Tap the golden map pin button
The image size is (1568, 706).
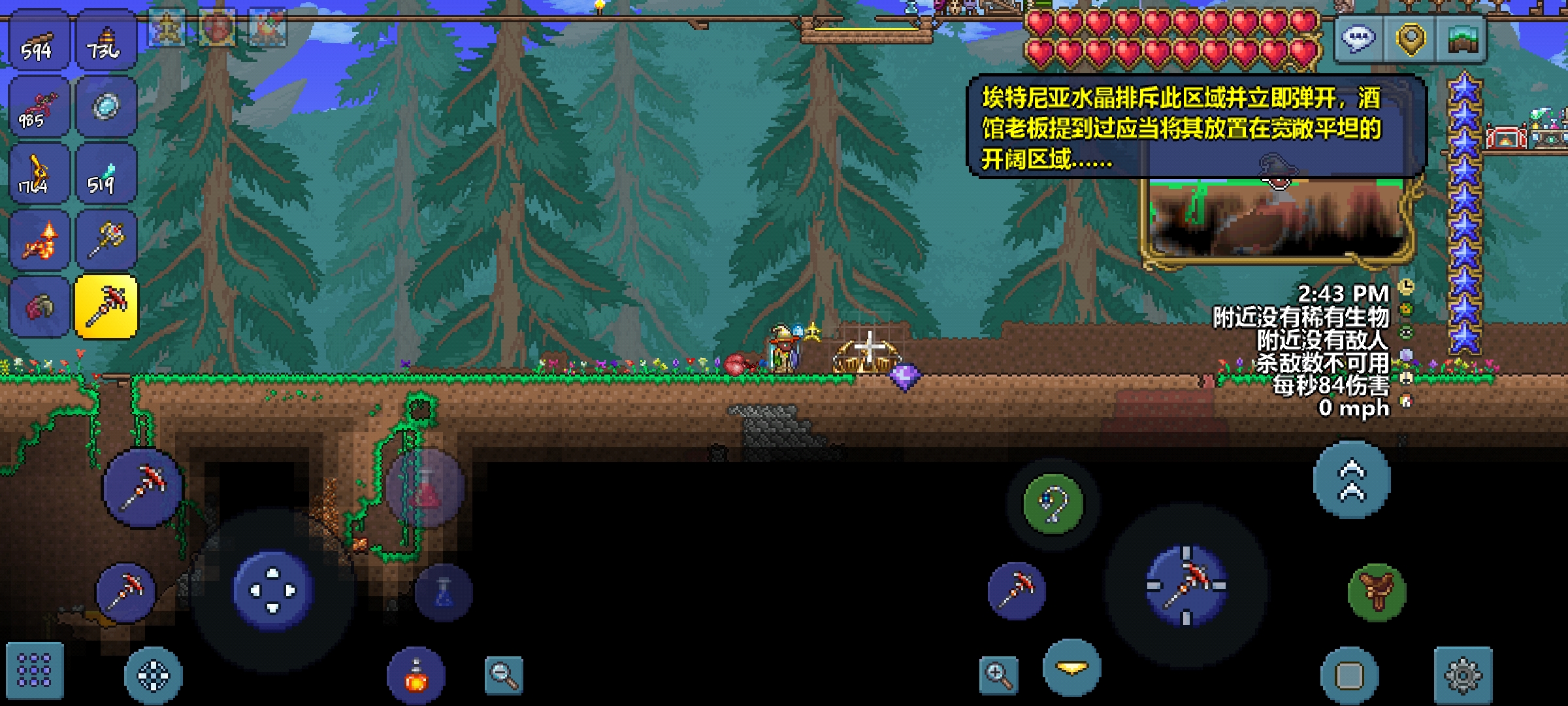pyautogui.click(x=1411, y=41)
